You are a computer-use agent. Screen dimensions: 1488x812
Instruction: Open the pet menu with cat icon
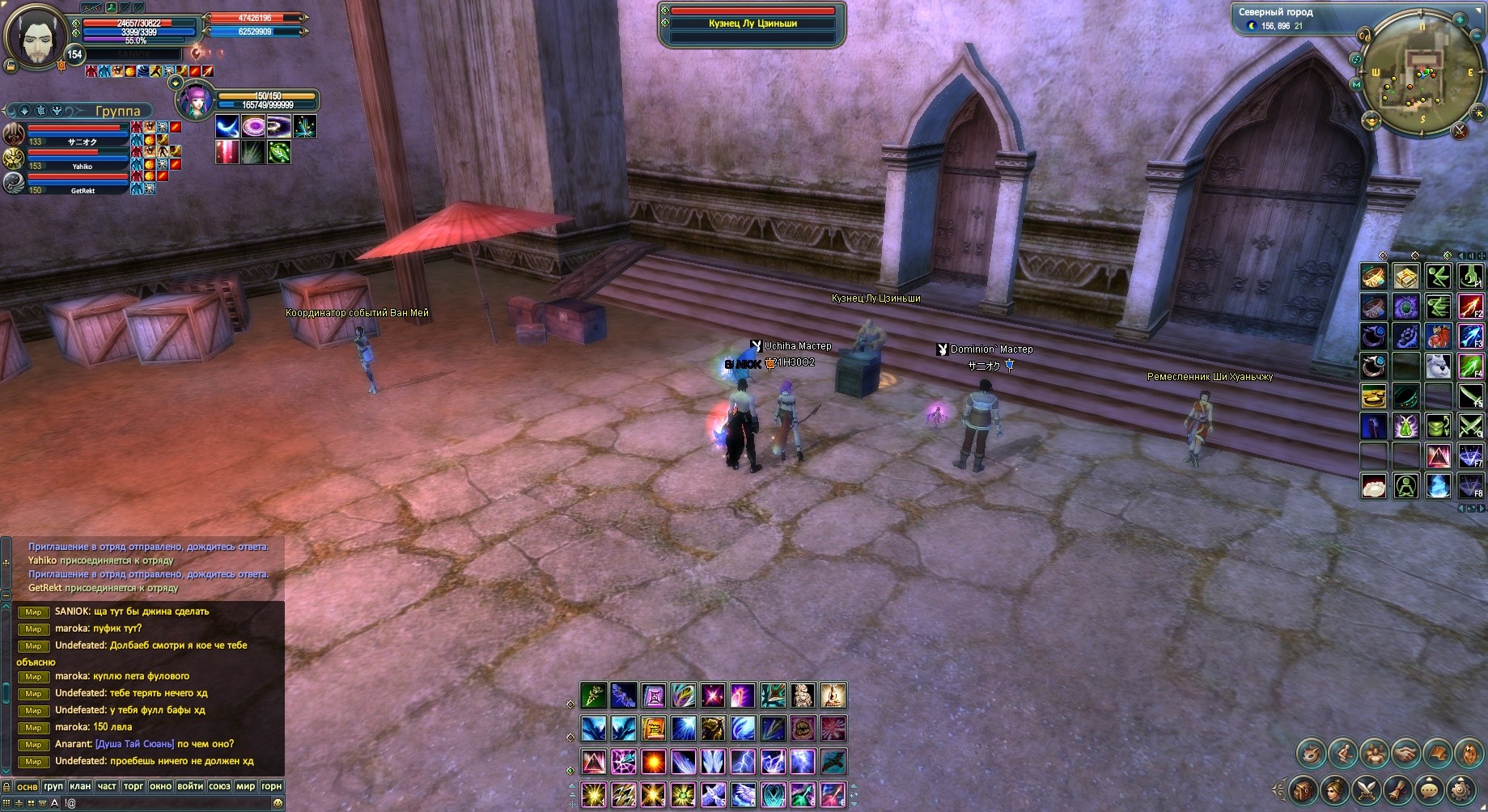(x=1311, y=754)
